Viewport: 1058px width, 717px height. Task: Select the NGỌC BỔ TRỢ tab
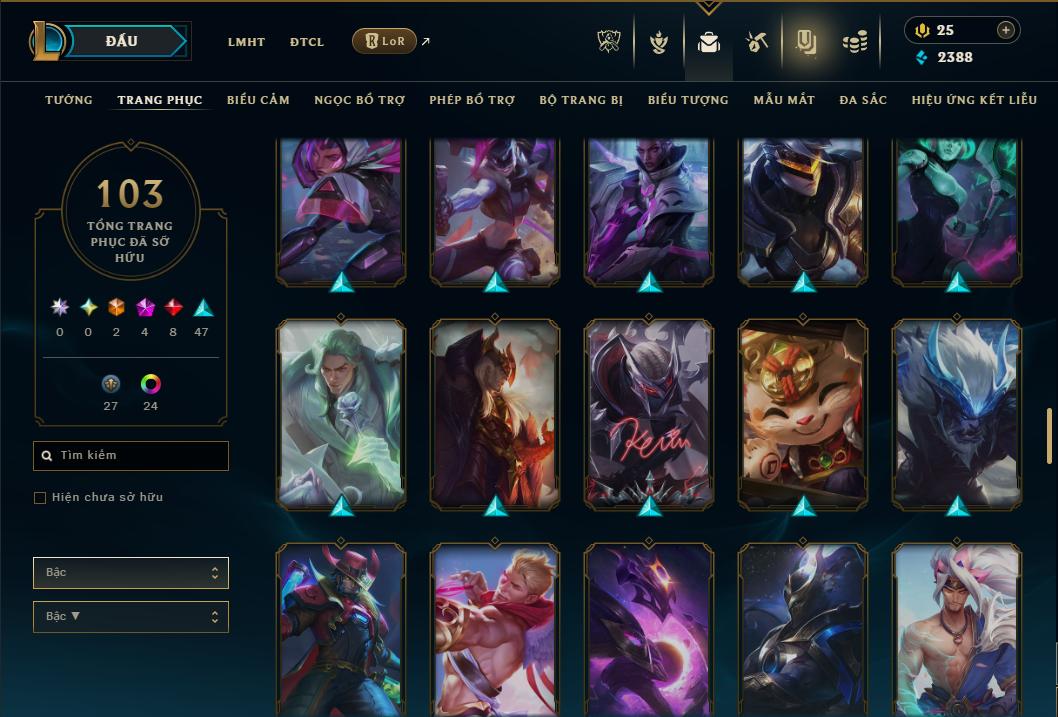point(359,100)
